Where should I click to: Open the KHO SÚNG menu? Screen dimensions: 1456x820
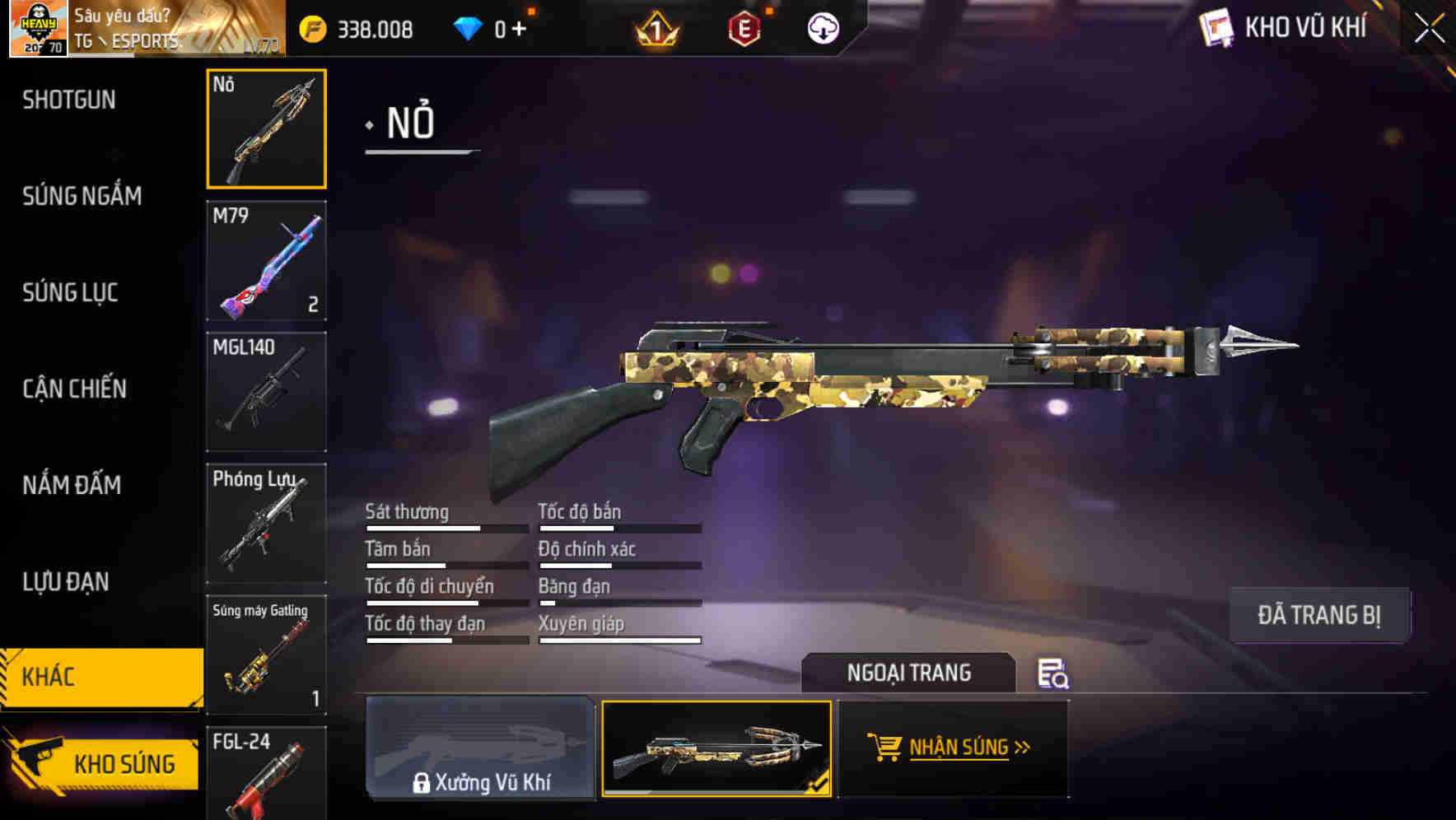tap(120, 762)
